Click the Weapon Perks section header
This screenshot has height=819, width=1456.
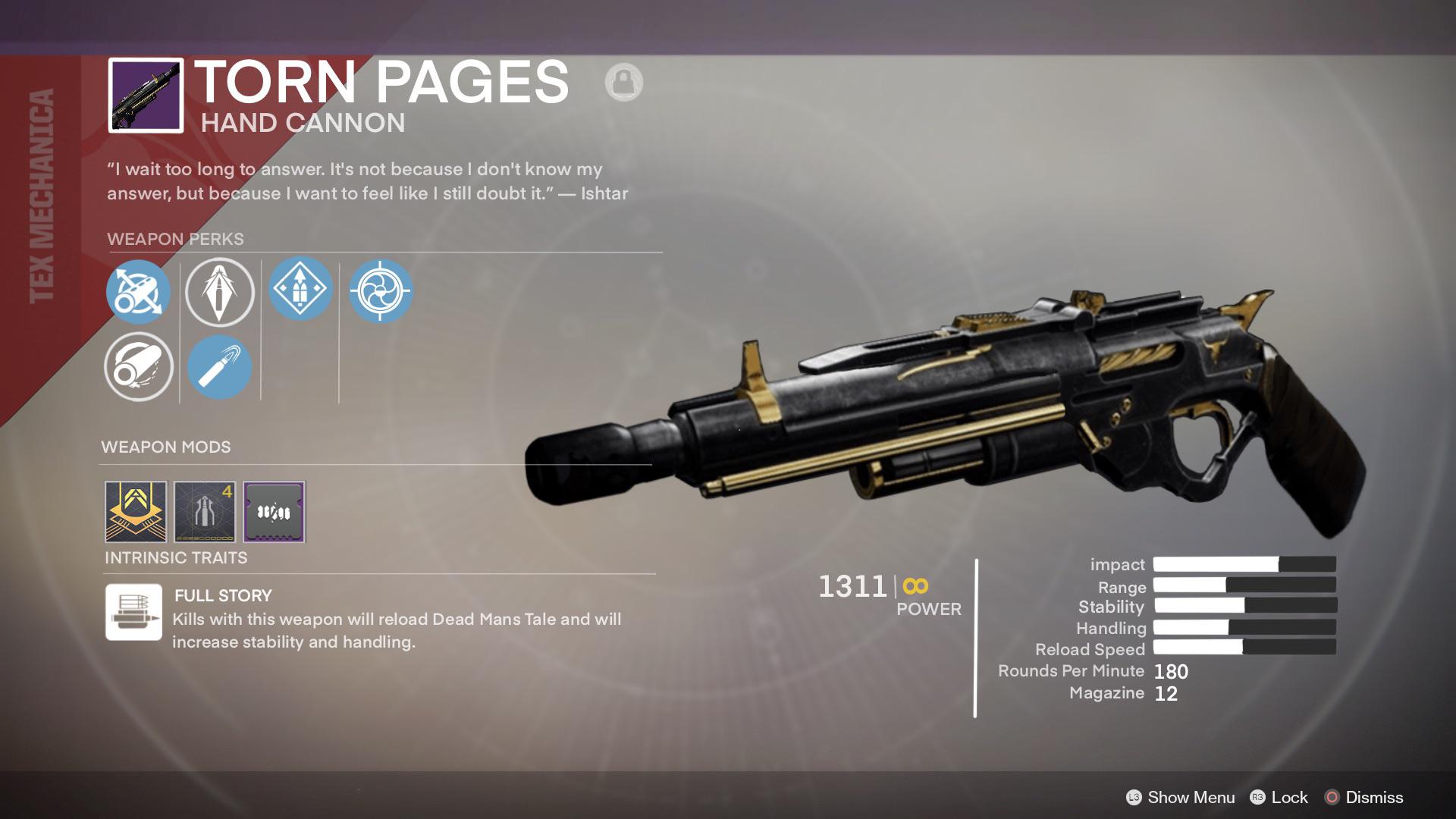(176, 239)
